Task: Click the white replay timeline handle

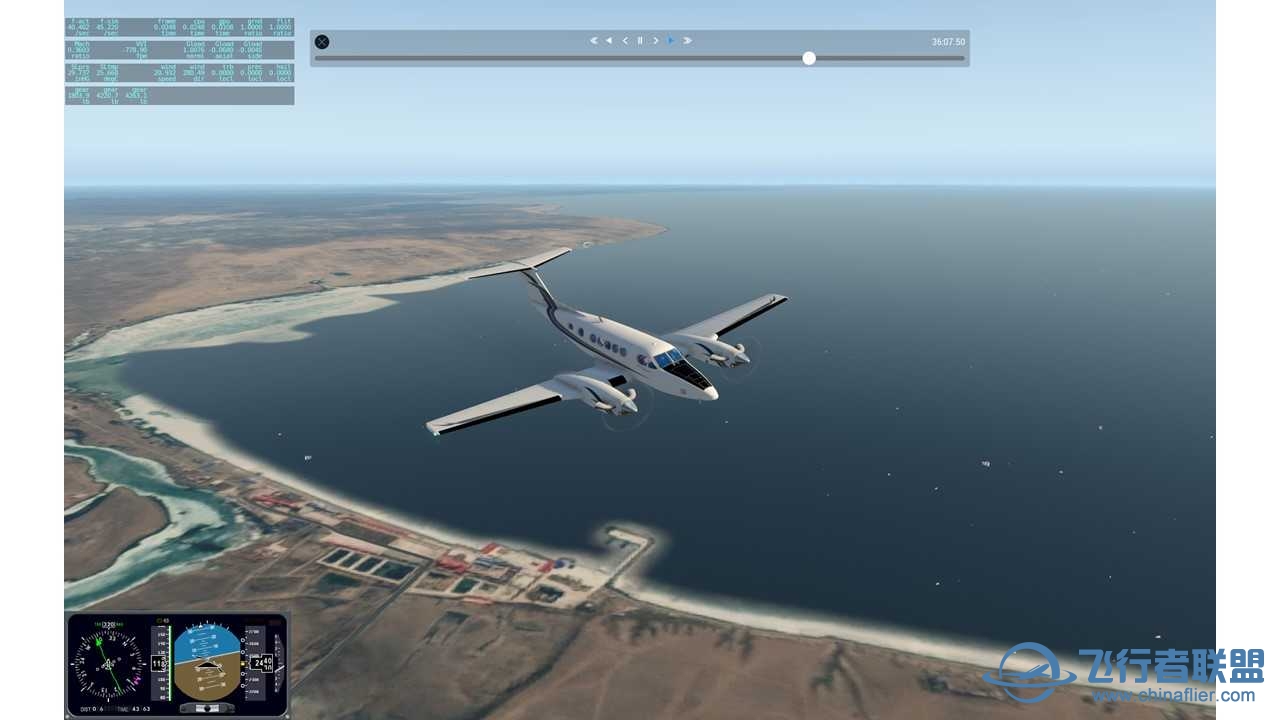Action: (x=809, y=58)
